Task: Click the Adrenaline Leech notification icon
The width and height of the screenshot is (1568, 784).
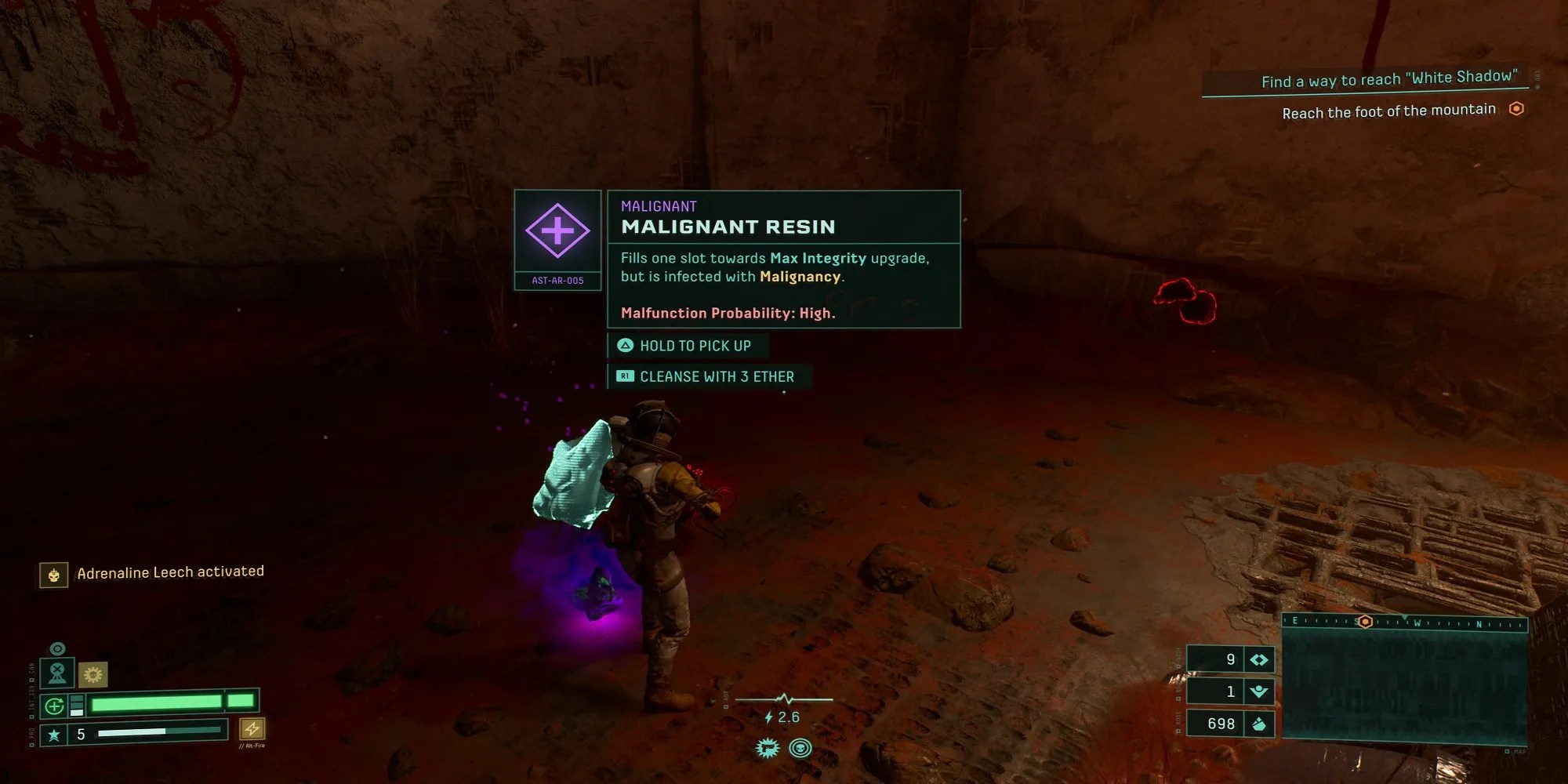Action: click(53, 575)
